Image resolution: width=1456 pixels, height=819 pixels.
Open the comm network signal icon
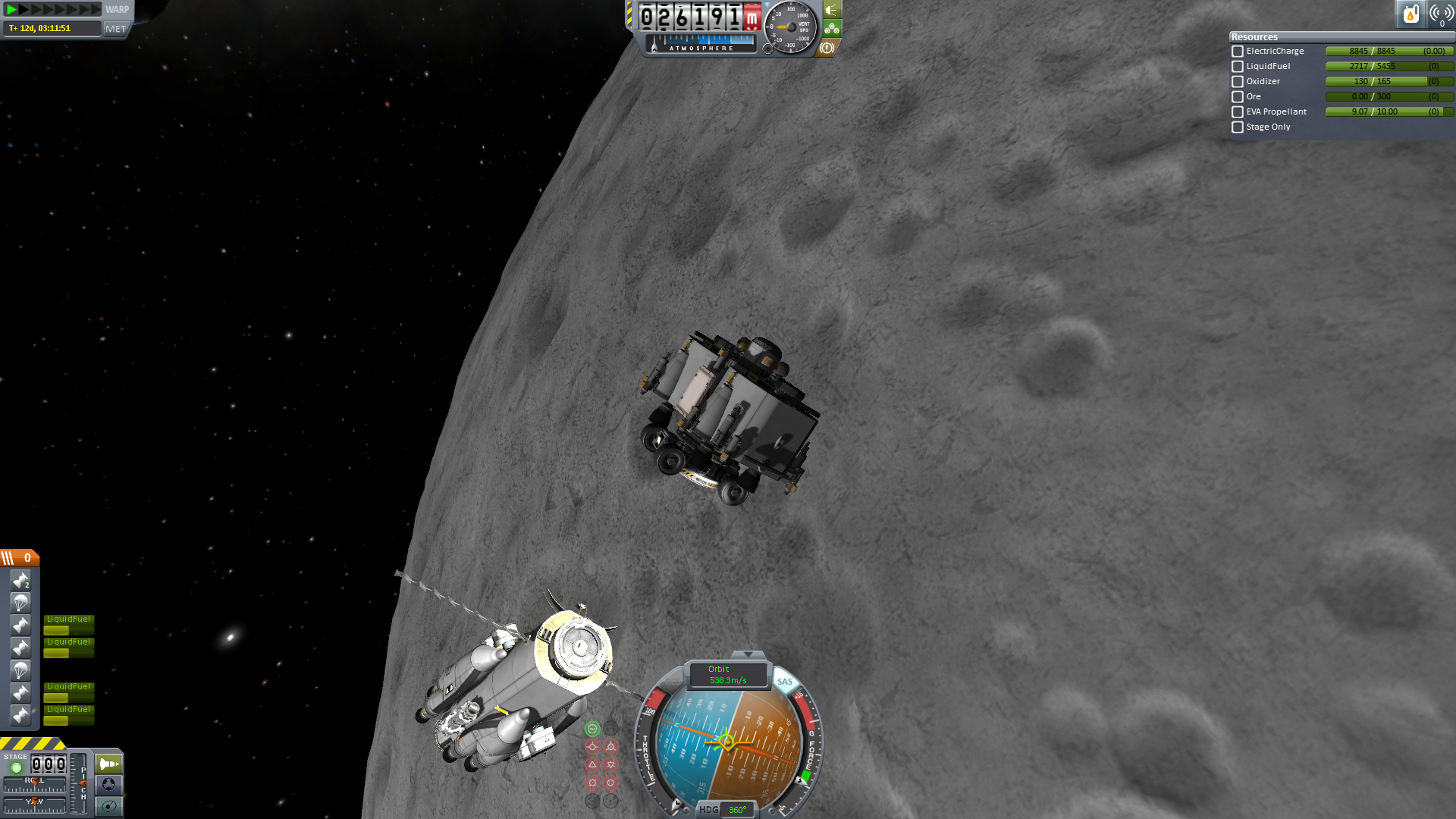pos(1441,14)
